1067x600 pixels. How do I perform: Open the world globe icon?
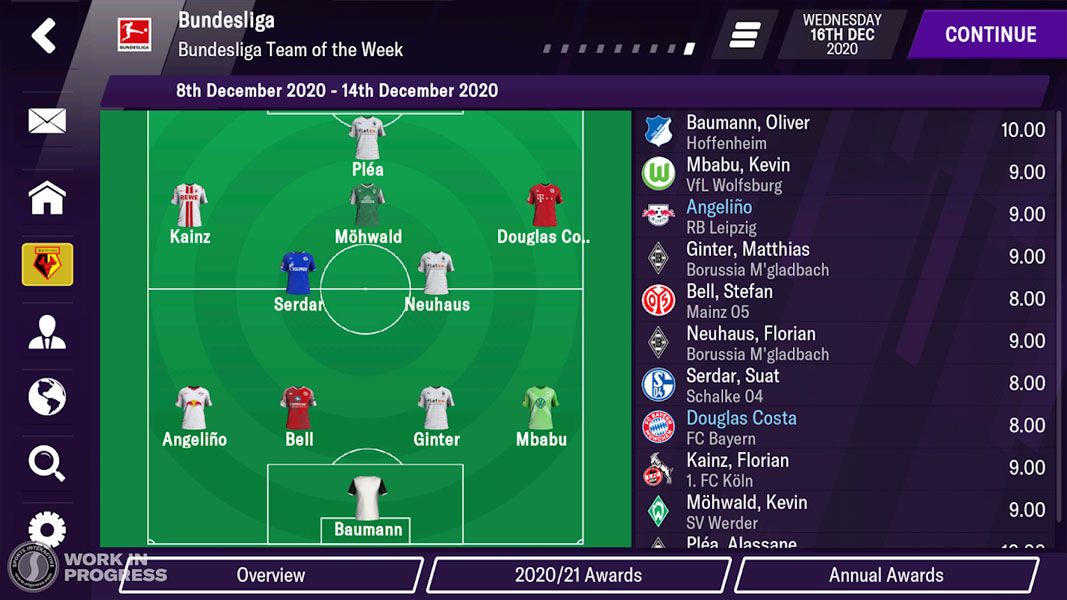47,397
